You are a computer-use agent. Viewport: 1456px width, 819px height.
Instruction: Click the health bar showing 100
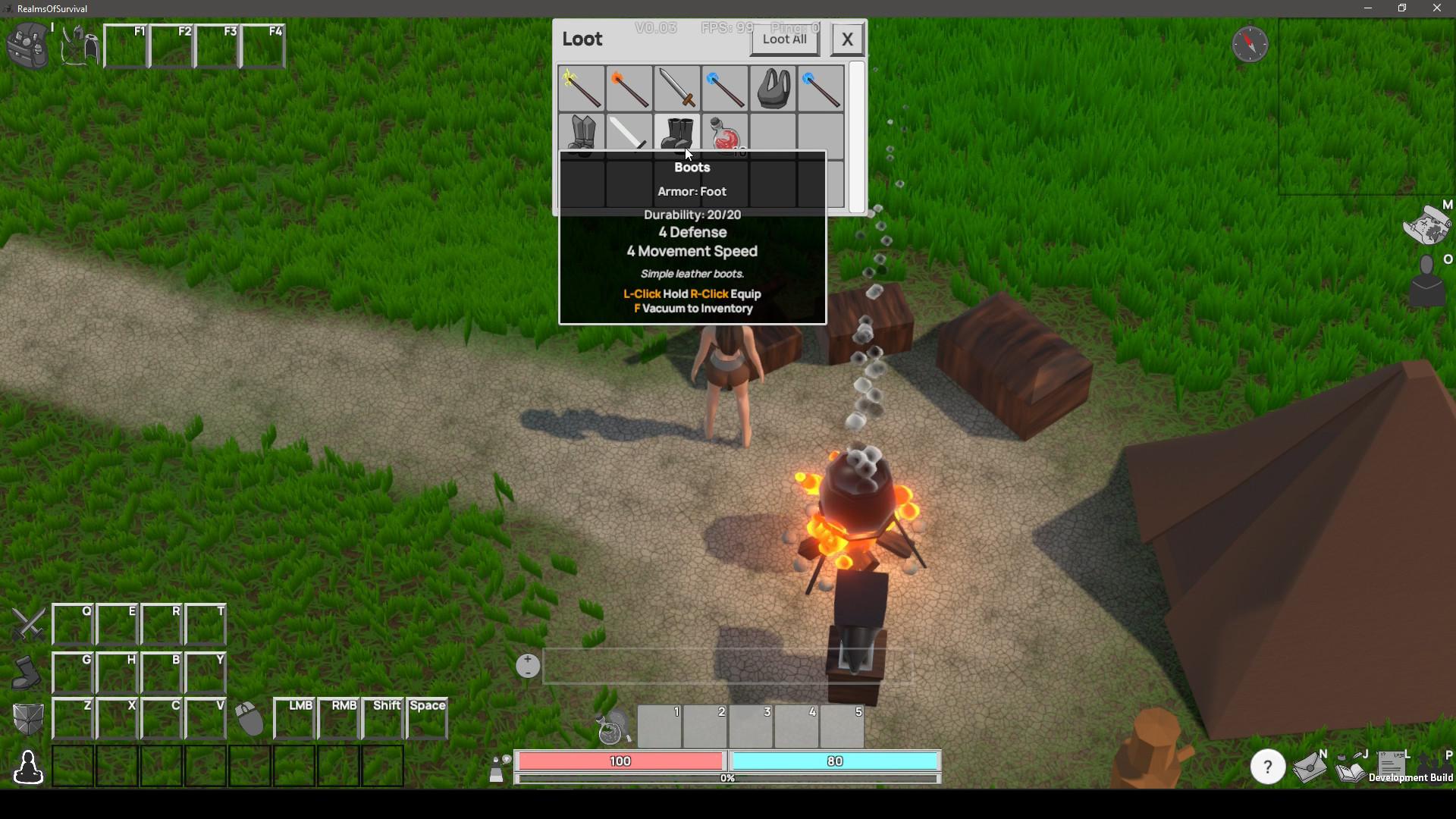tap(620, 761)
